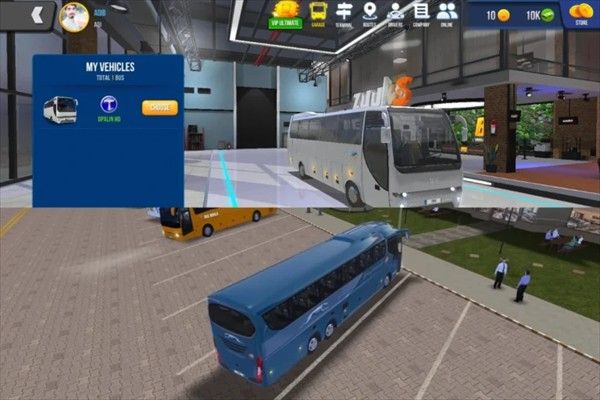
Task: Switch to the Garage tab
Action: pyautogui.click(x=318, y=13)
